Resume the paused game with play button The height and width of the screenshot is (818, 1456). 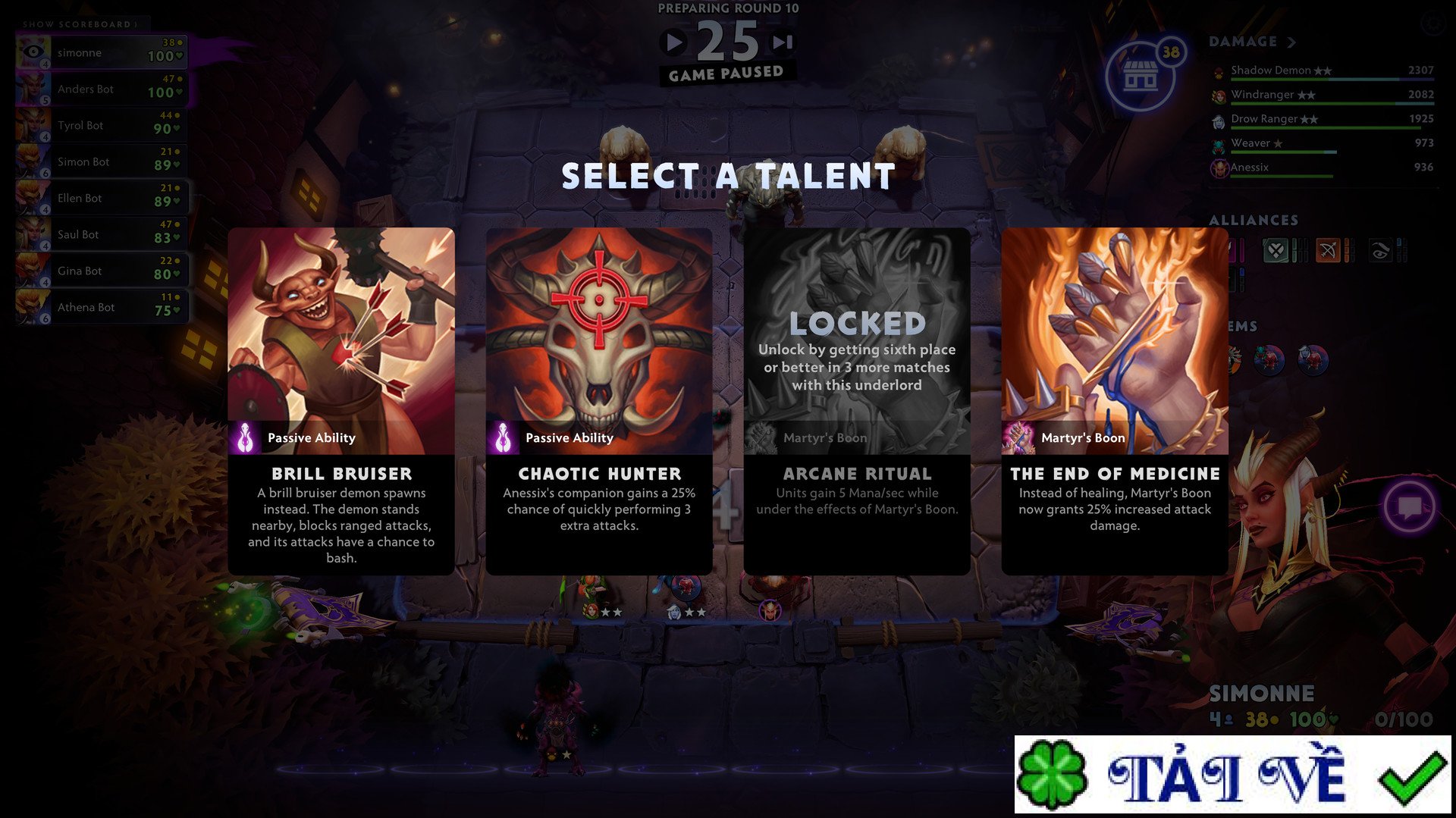(673, 42)
